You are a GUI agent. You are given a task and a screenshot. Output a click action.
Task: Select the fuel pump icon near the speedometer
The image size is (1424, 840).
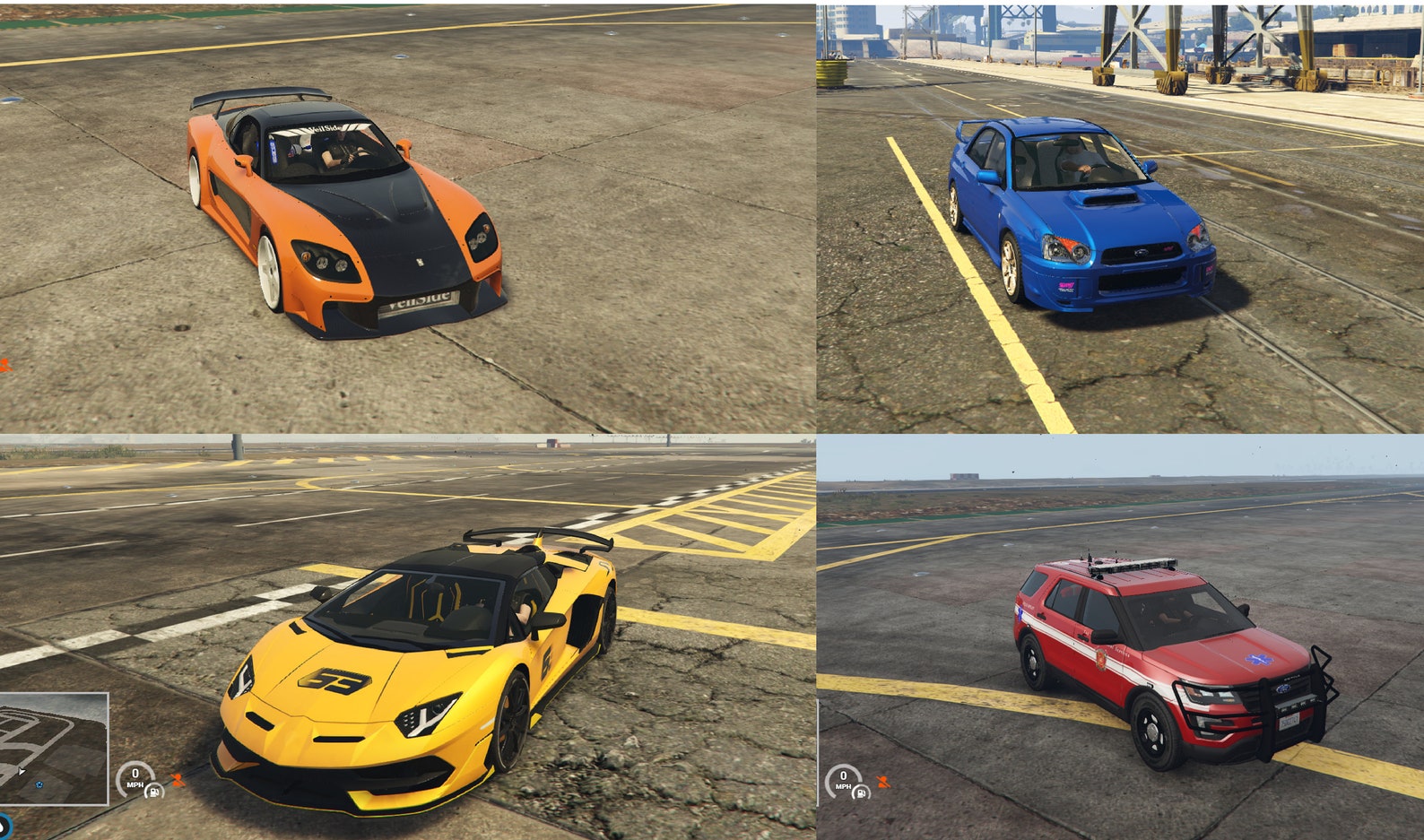pyautogui.click(x=154, y=792)
